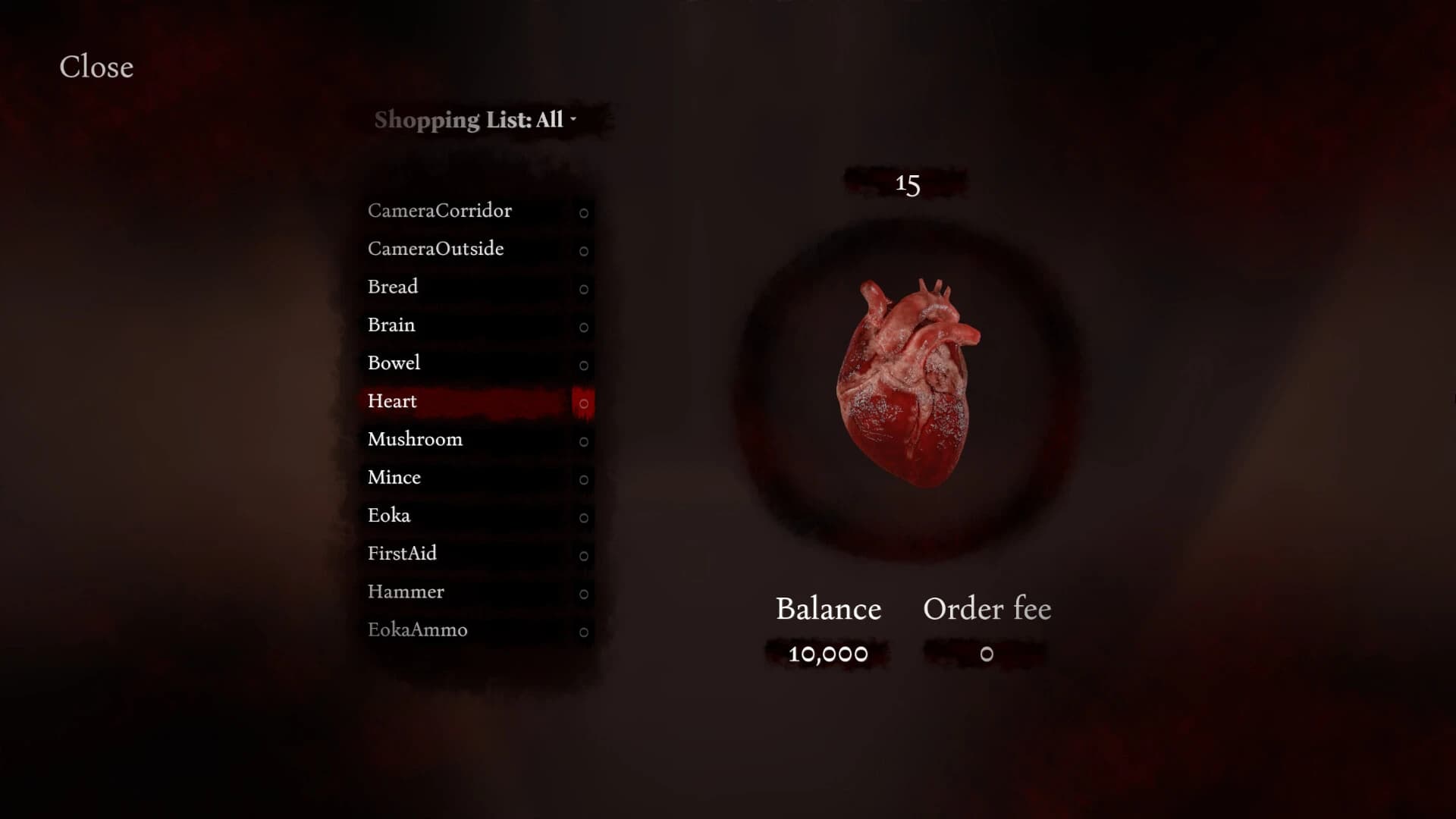Click the Close button
This screenshot has width=1456, height=819.
tap(96, 67)
